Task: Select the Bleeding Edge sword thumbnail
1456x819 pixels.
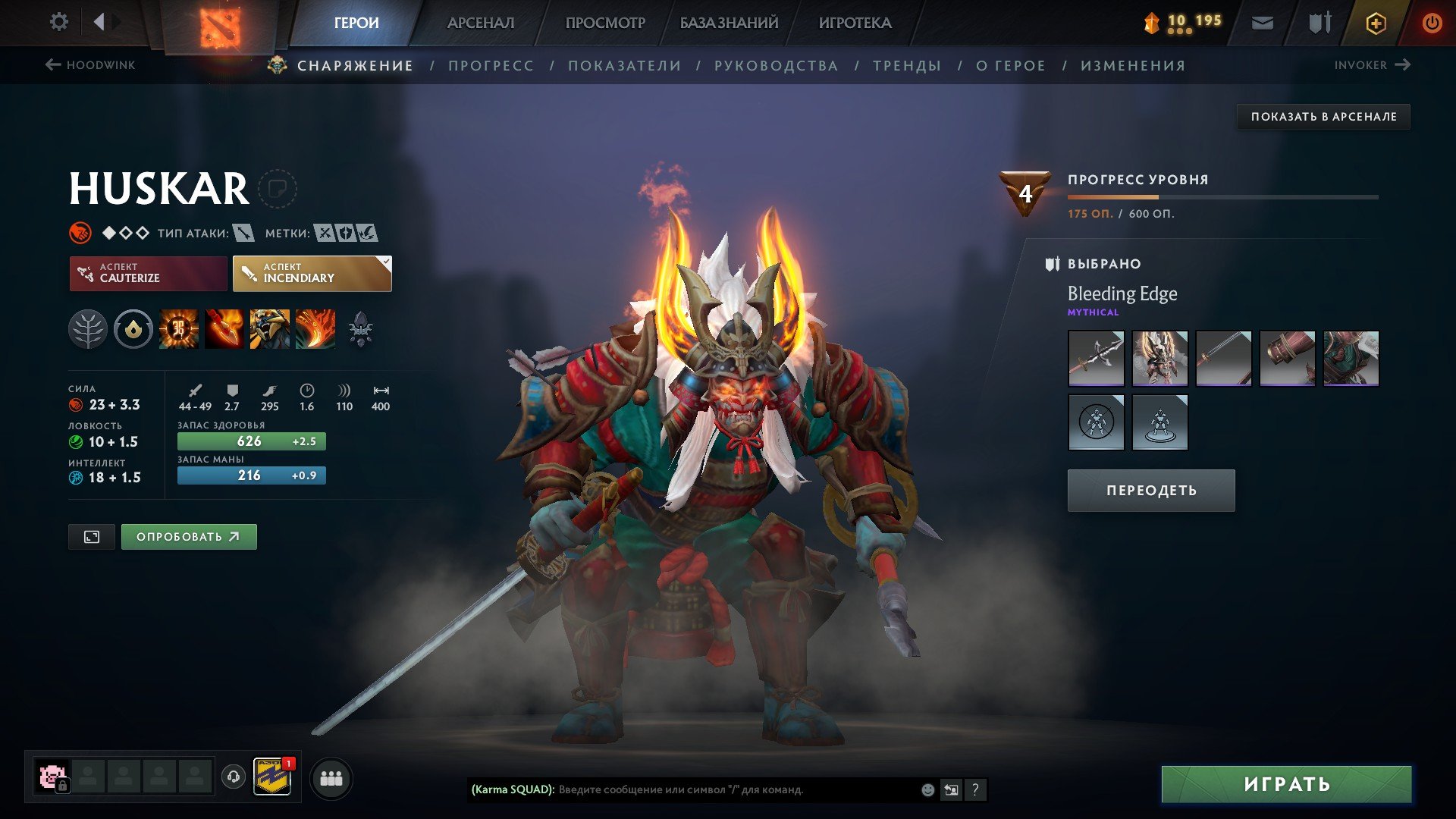Action: pos(1096,358)
